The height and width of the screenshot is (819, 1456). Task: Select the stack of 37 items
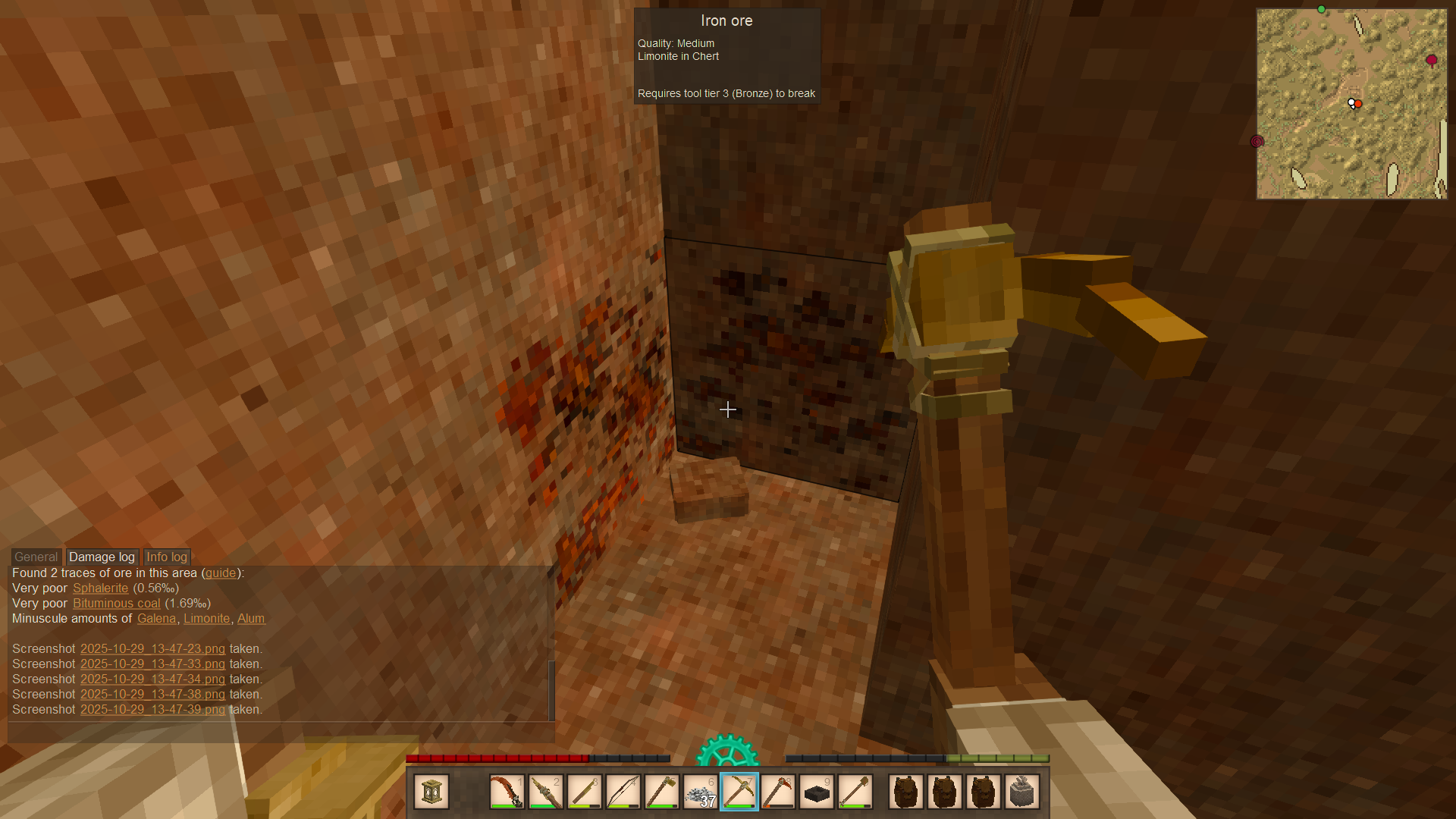(701, 792)
